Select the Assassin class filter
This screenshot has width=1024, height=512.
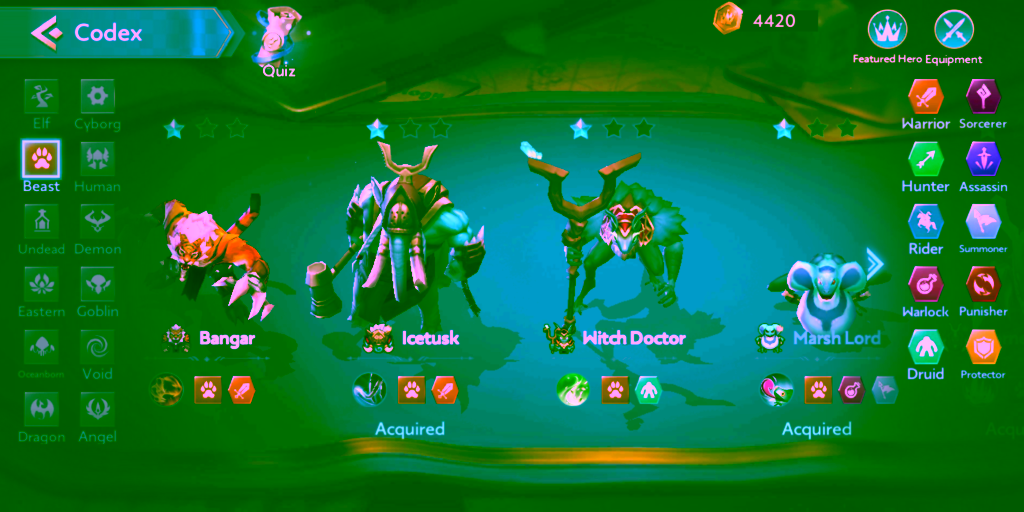983,160
